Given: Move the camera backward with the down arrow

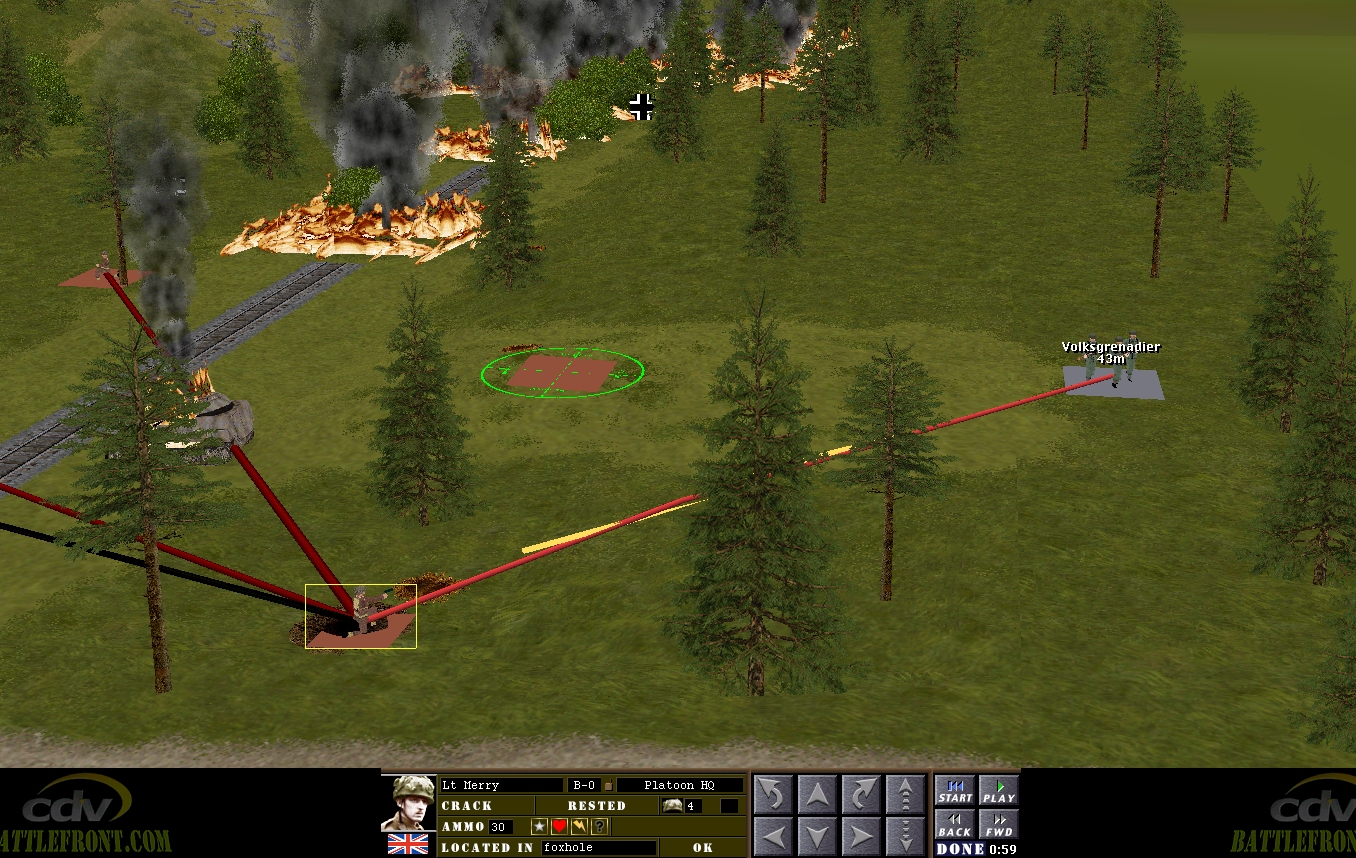Looking at the screenshot, I should coord(817,836).
